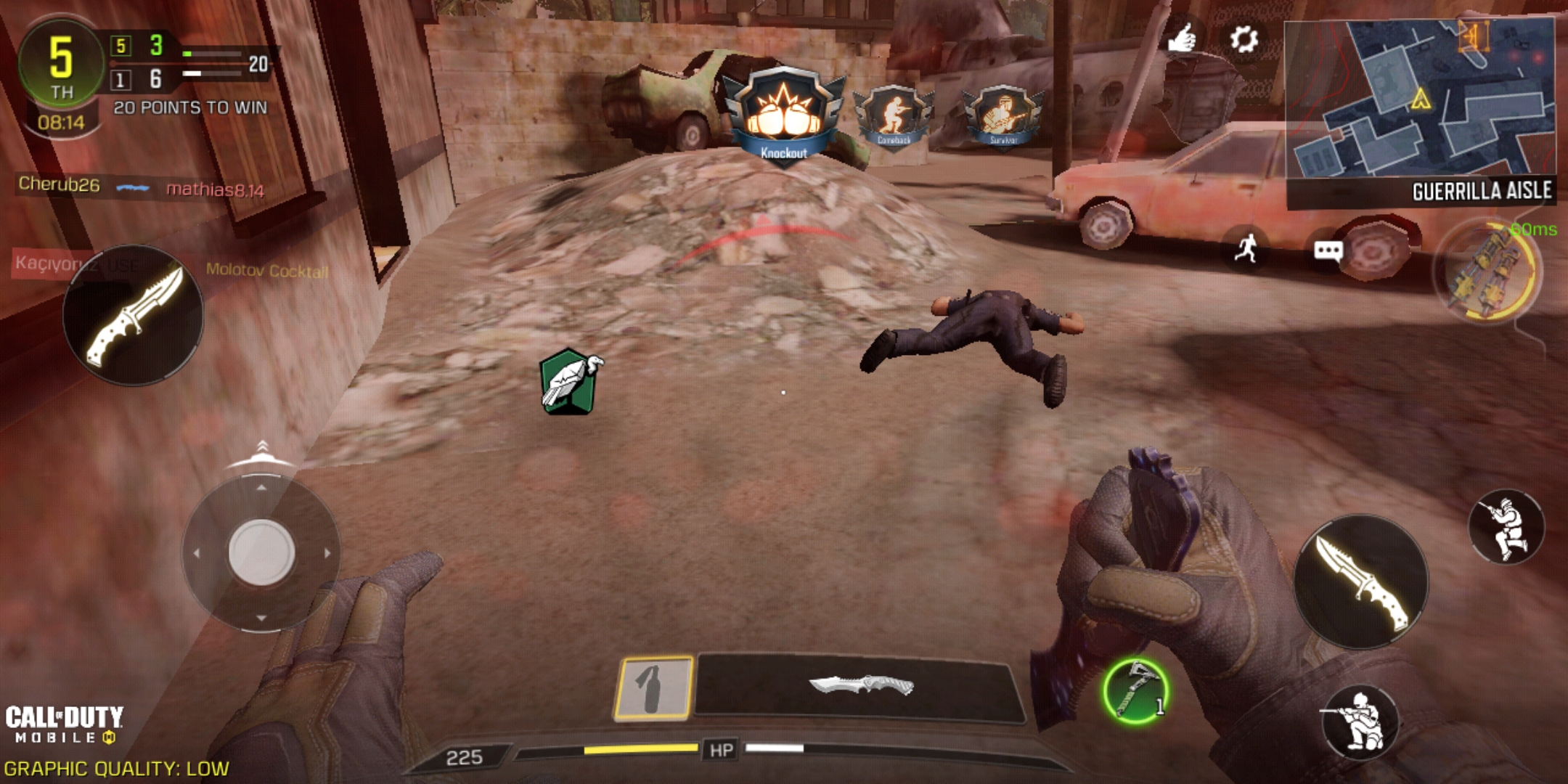The height and width of the screenshot is (784, 1568).
Task: Tap the thumbs-up like icon
Action: point(1182,38)
